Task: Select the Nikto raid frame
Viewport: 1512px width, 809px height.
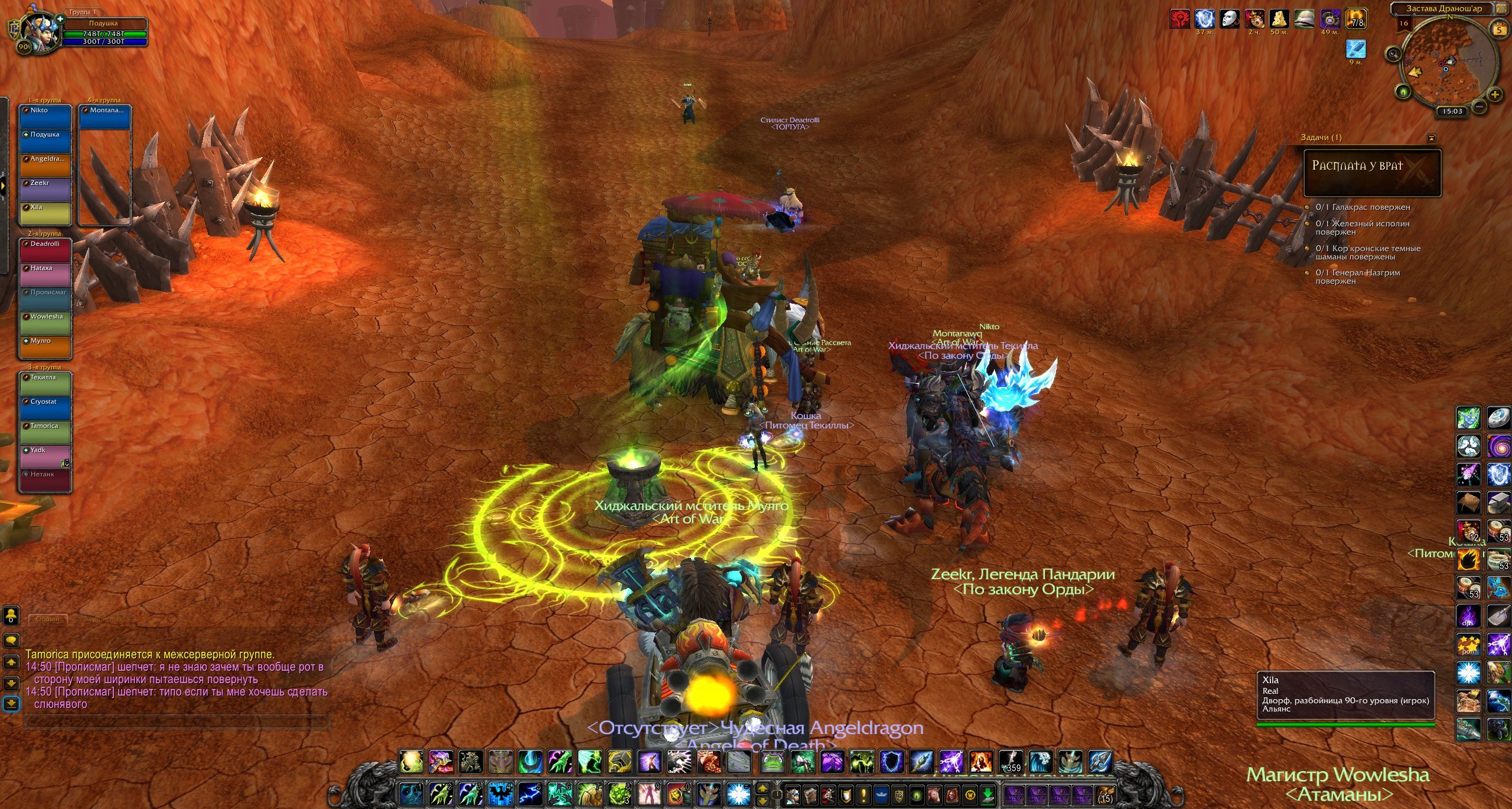Action: point(45,117)
